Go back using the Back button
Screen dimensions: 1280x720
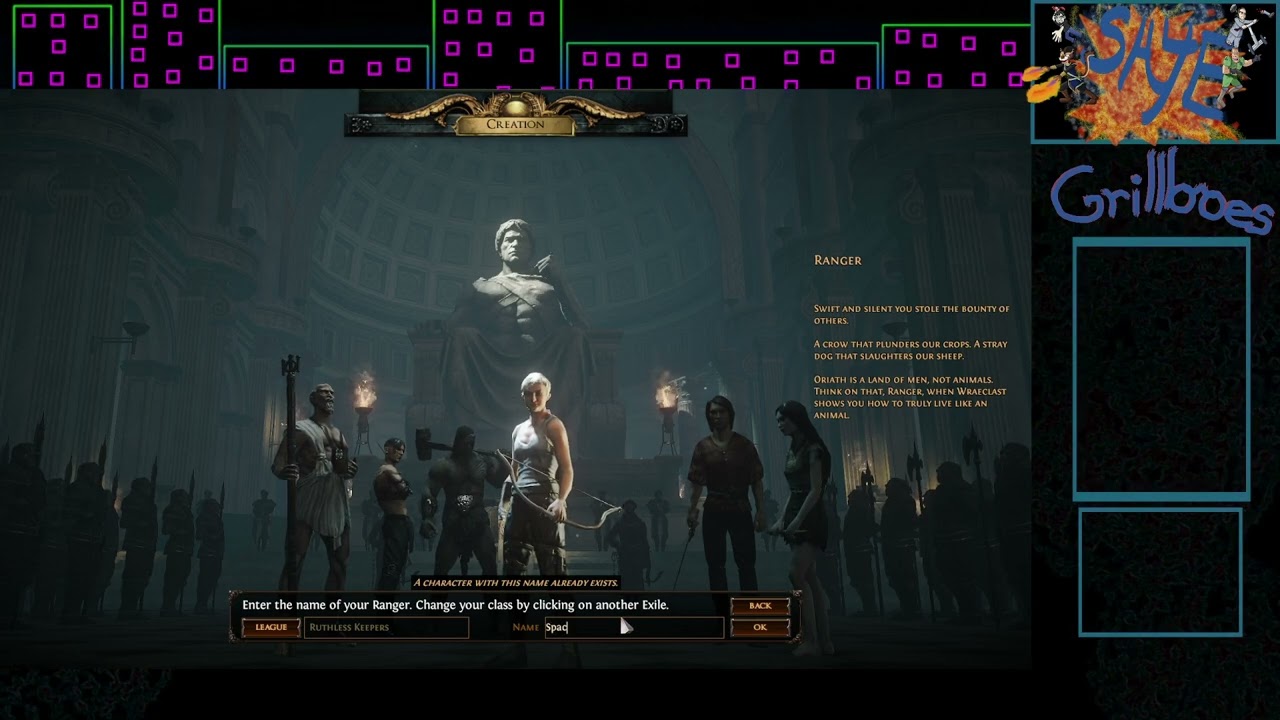click(x=760, y=606)
